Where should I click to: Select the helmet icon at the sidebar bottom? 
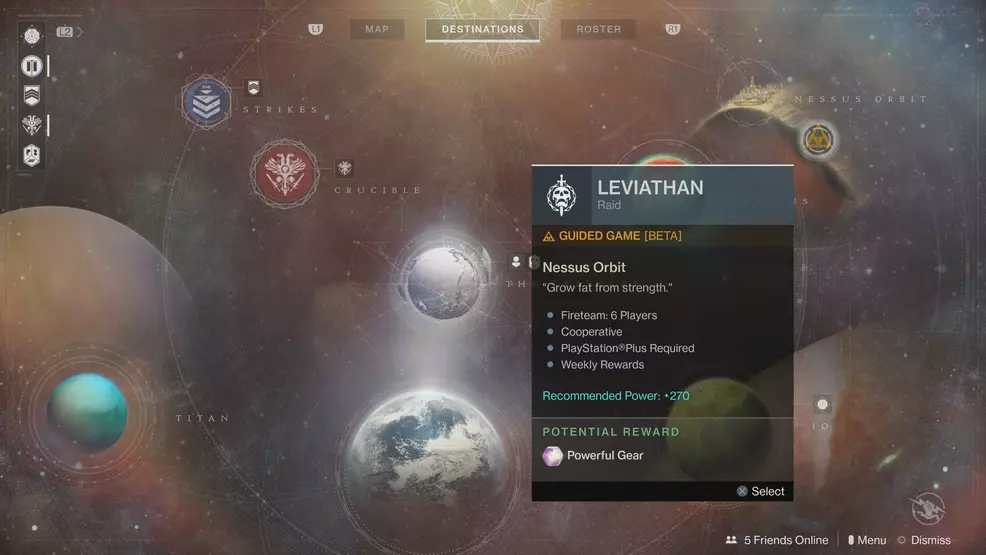click(32, 156)
